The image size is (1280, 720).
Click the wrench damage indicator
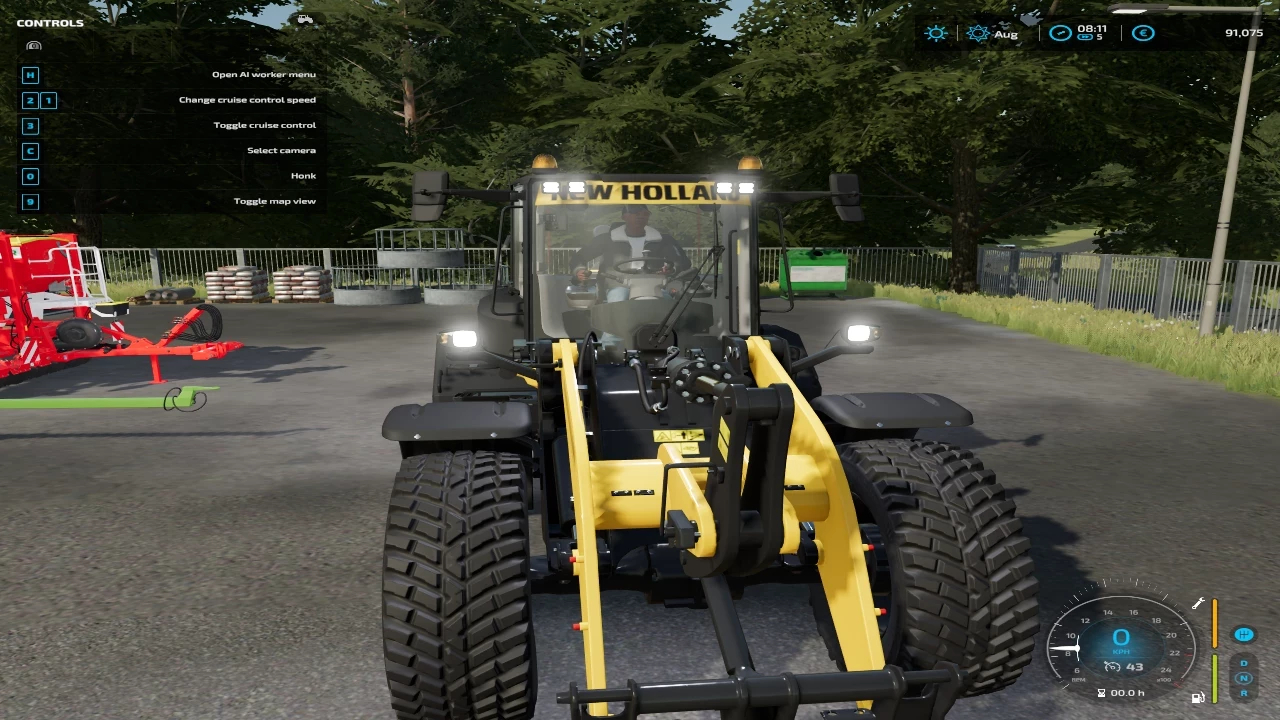click(1198, 603)
